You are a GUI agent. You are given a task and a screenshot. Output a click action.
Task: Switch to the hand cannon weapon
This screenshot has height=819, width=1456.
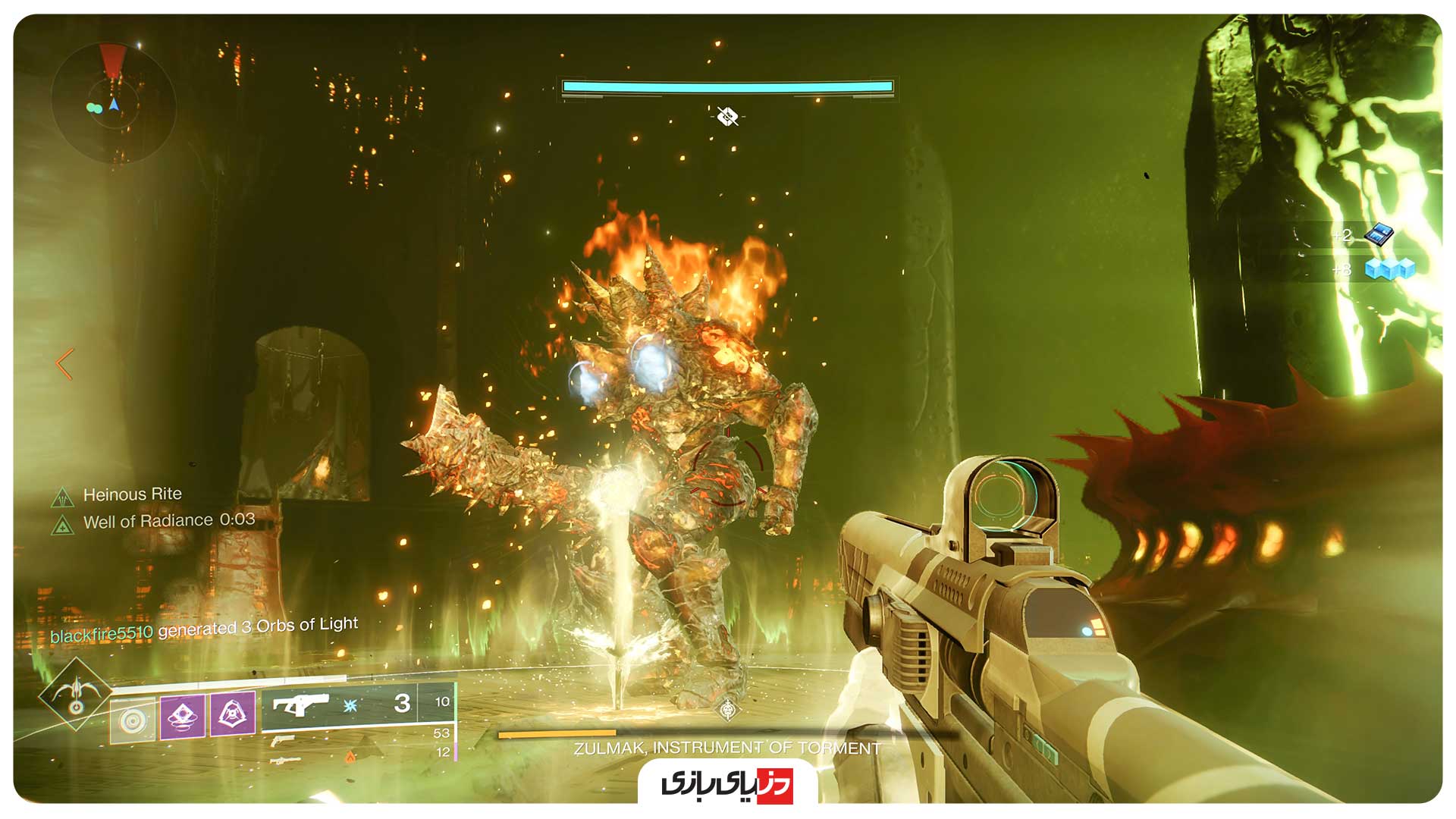point(282,740)
